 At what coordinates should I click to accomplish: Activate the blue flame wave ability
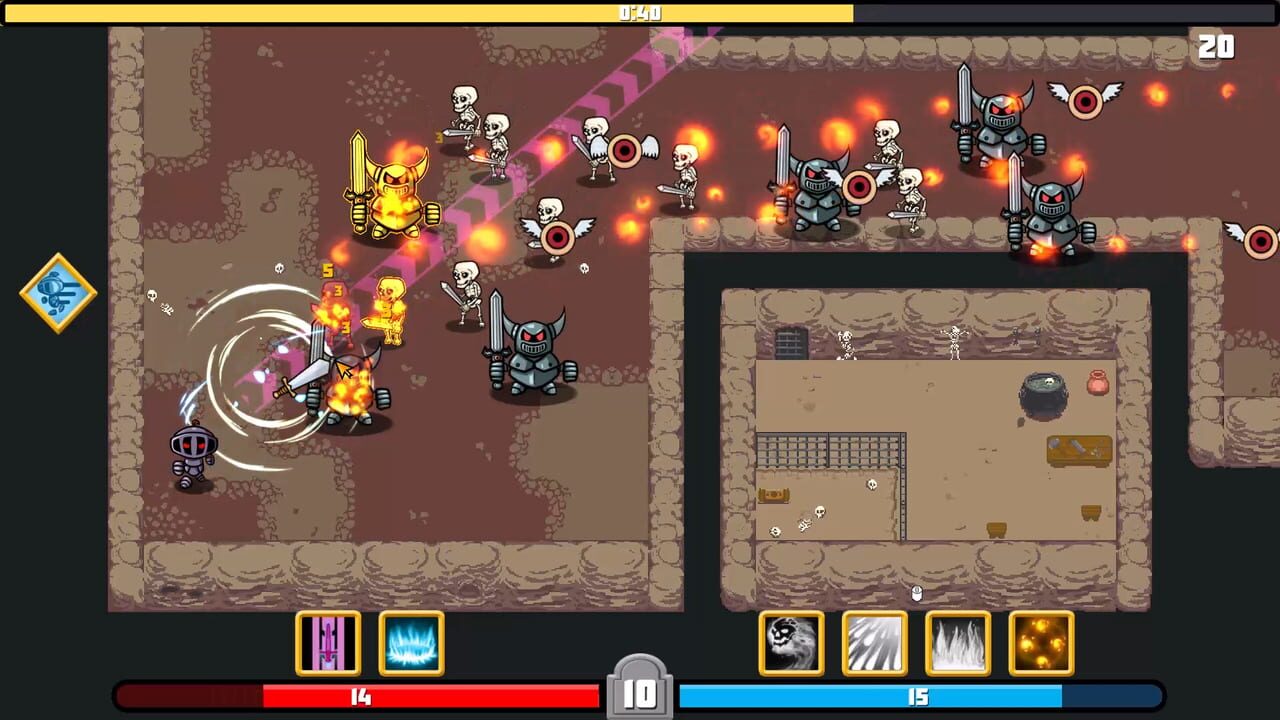coord(411,643)
